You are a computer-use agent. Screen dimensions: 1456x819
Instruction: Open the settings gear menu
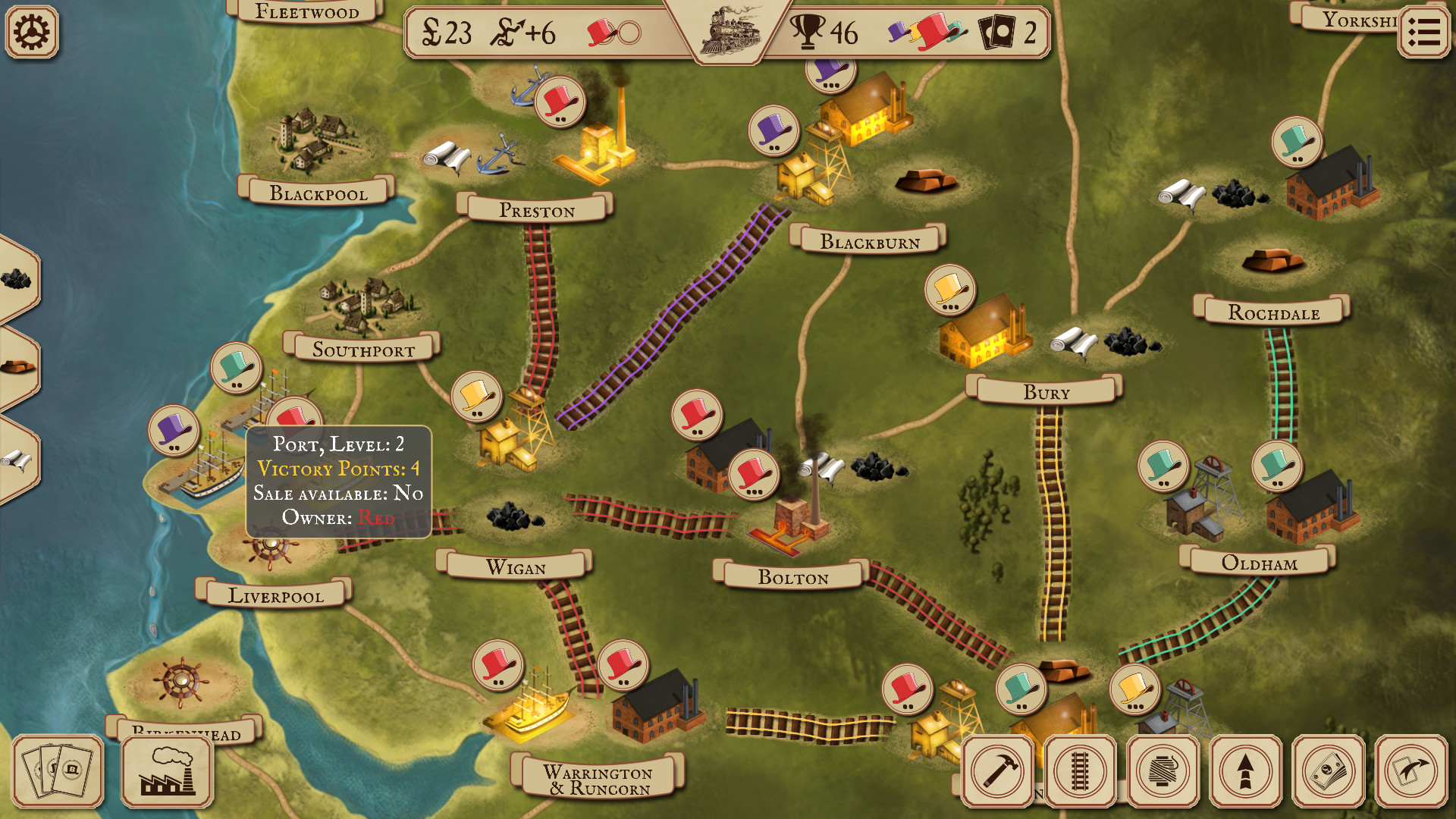[x=32, y=32]
